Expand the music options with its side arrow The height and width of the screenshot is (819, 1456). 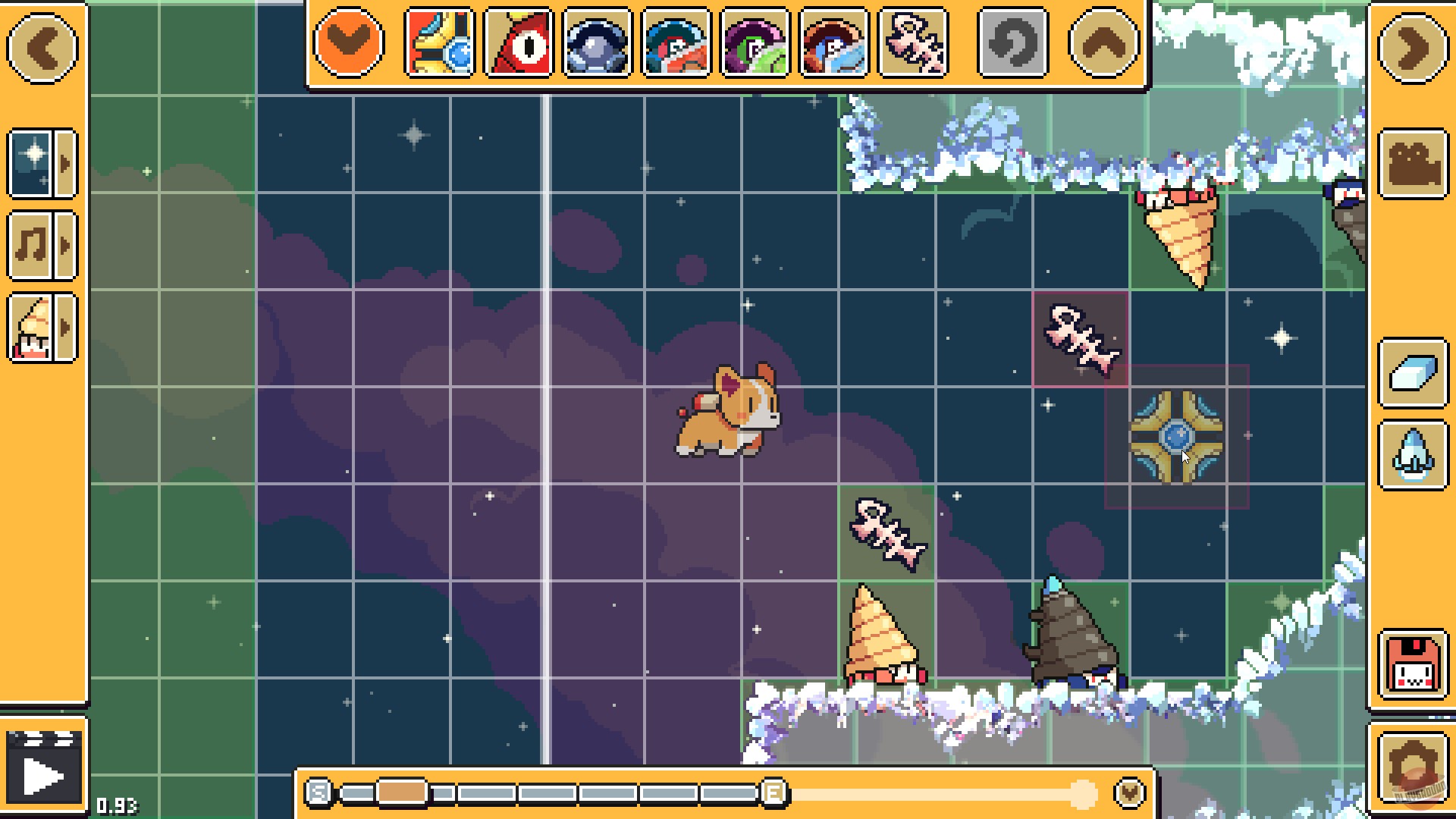coord(64,245)
